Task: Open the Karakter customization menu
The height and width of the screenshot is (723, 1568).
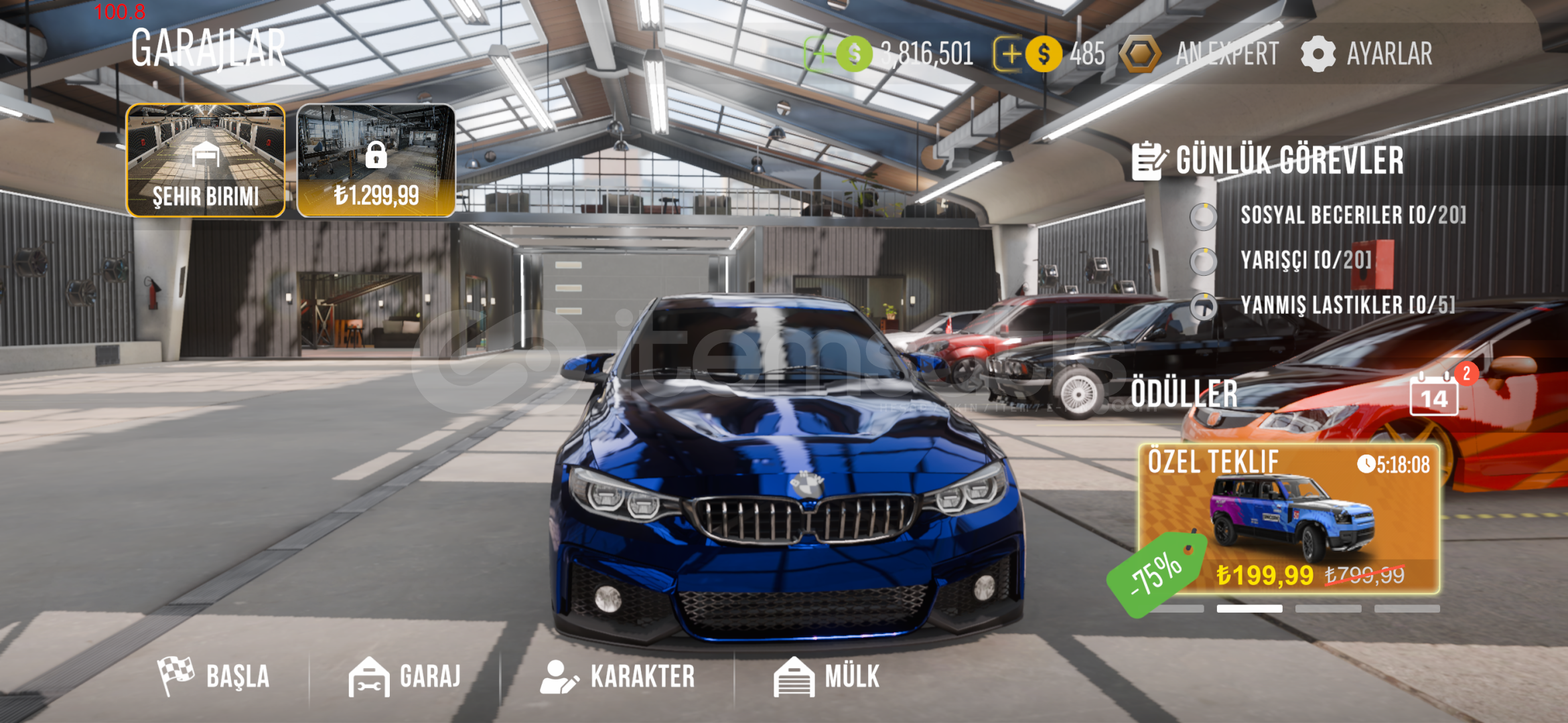Action: click(618, 676)
